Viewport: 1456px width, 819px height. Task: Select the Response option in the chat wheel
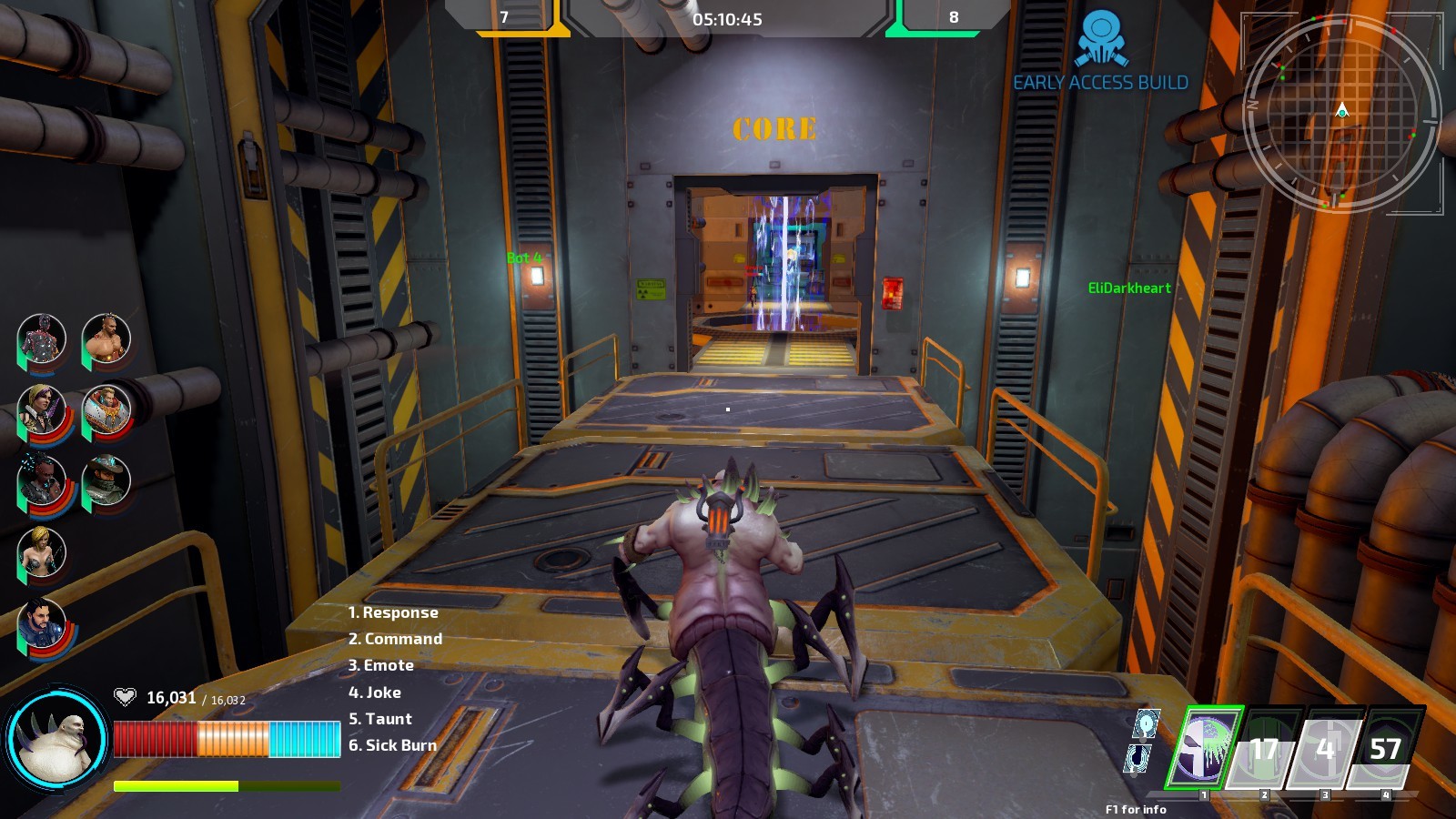391,612
